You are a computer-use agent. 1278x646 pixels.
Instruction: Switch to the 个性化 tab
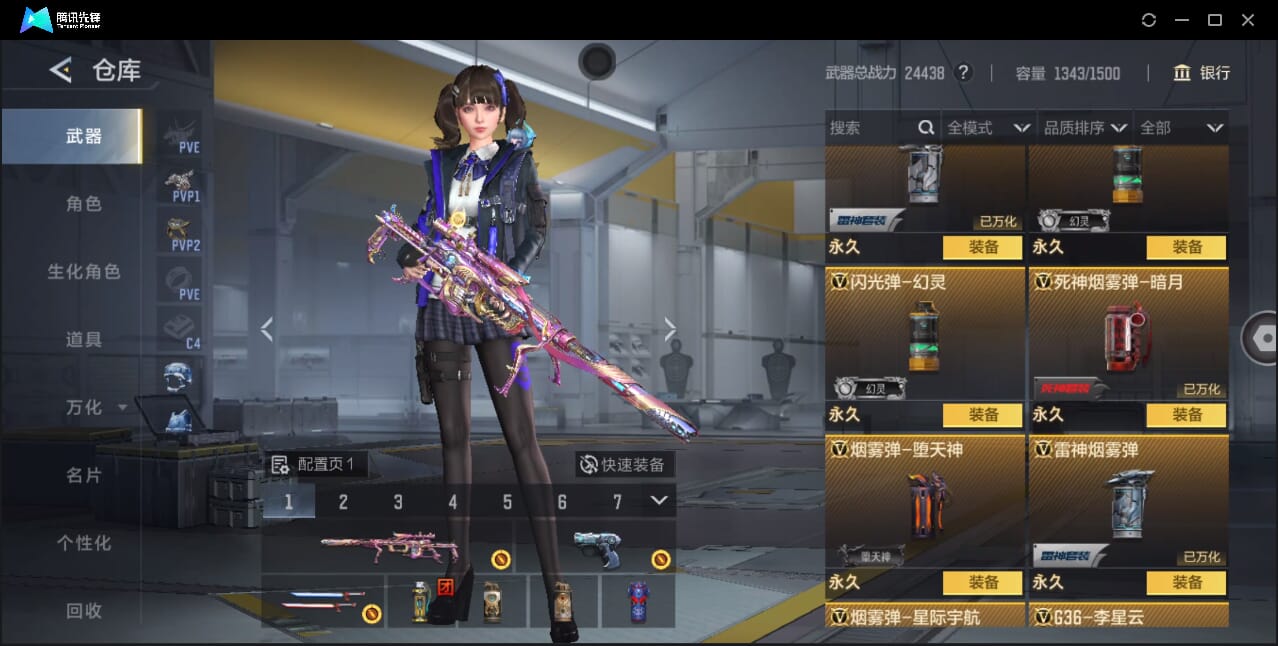pos(84,543)
